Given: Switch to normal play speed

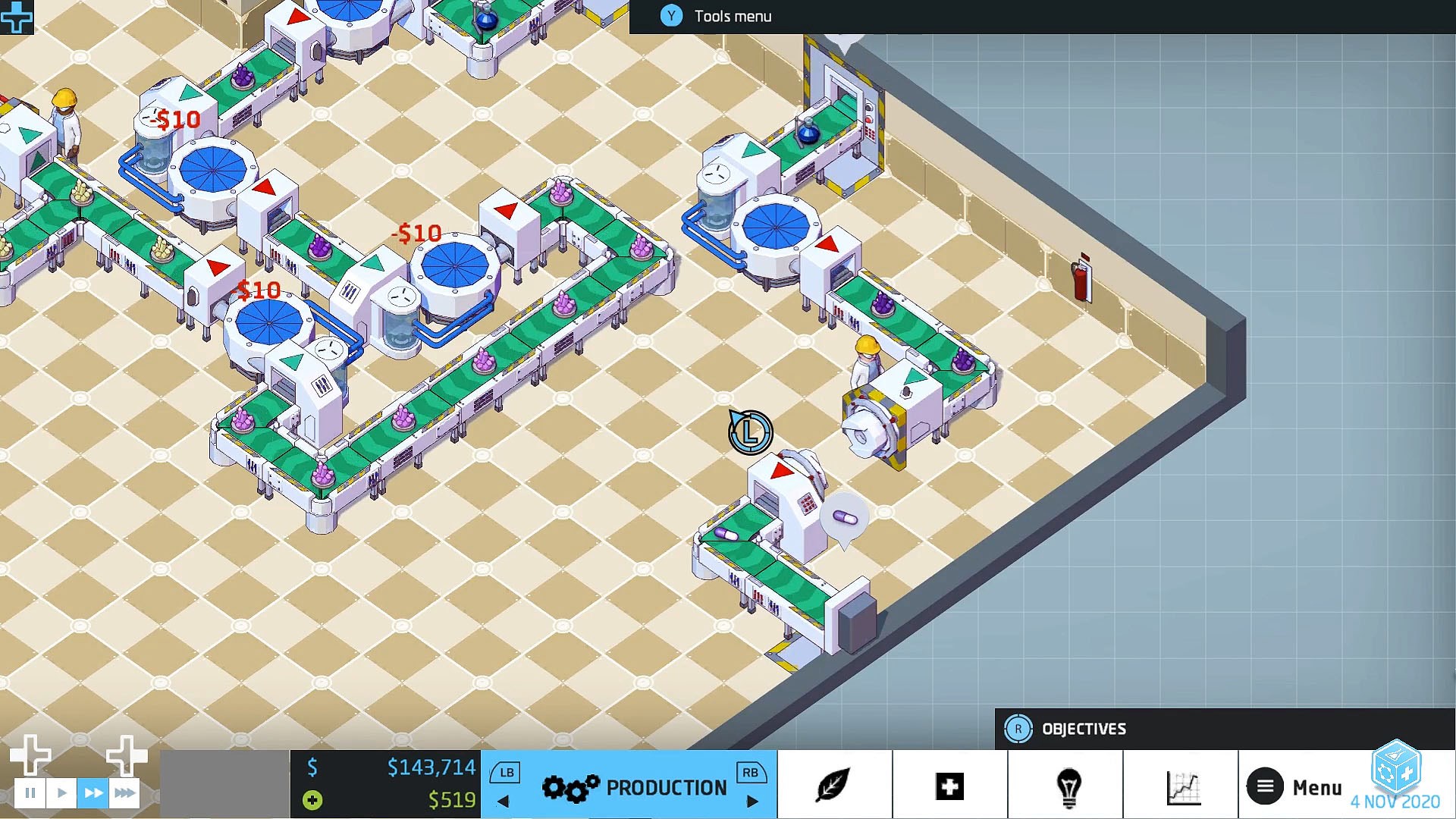Looking at the screenshot, I should tap(61, 792).
